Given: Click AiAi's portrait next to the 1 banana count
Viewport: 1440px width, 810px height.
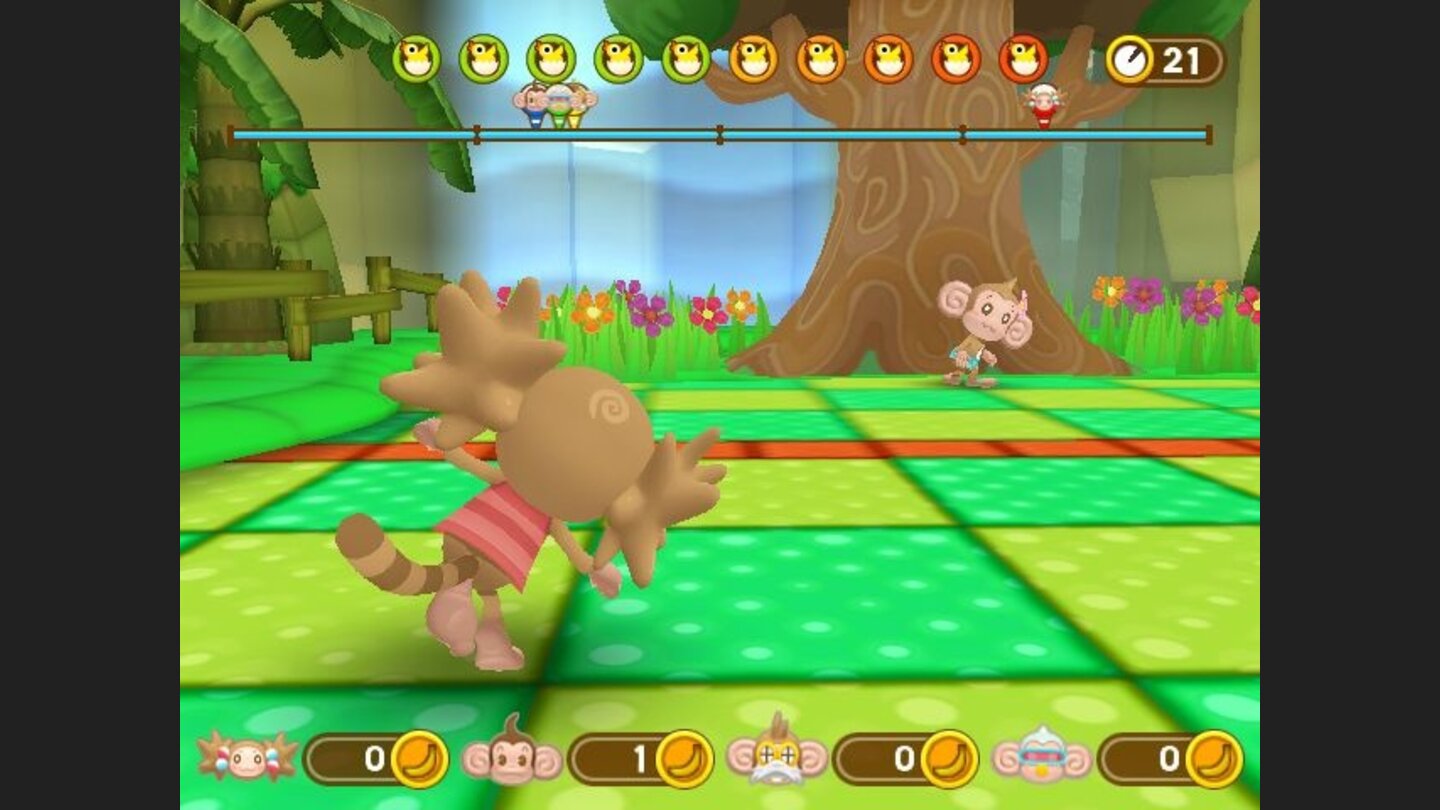Looking at the screenshot, I should pos(511,755).
